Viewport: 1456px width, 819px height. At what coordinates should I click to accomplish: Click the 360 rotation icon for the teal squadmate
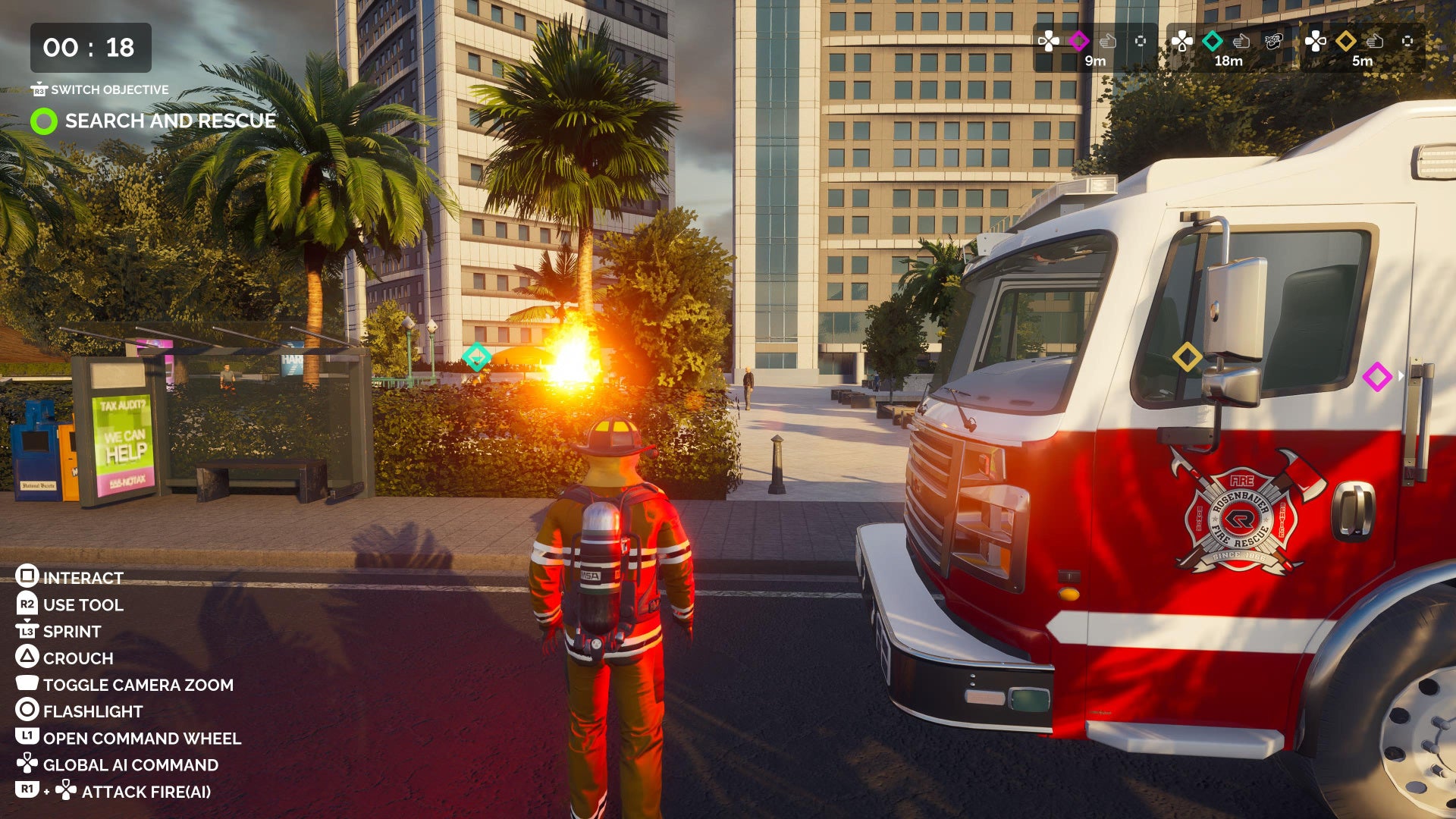1273,41
